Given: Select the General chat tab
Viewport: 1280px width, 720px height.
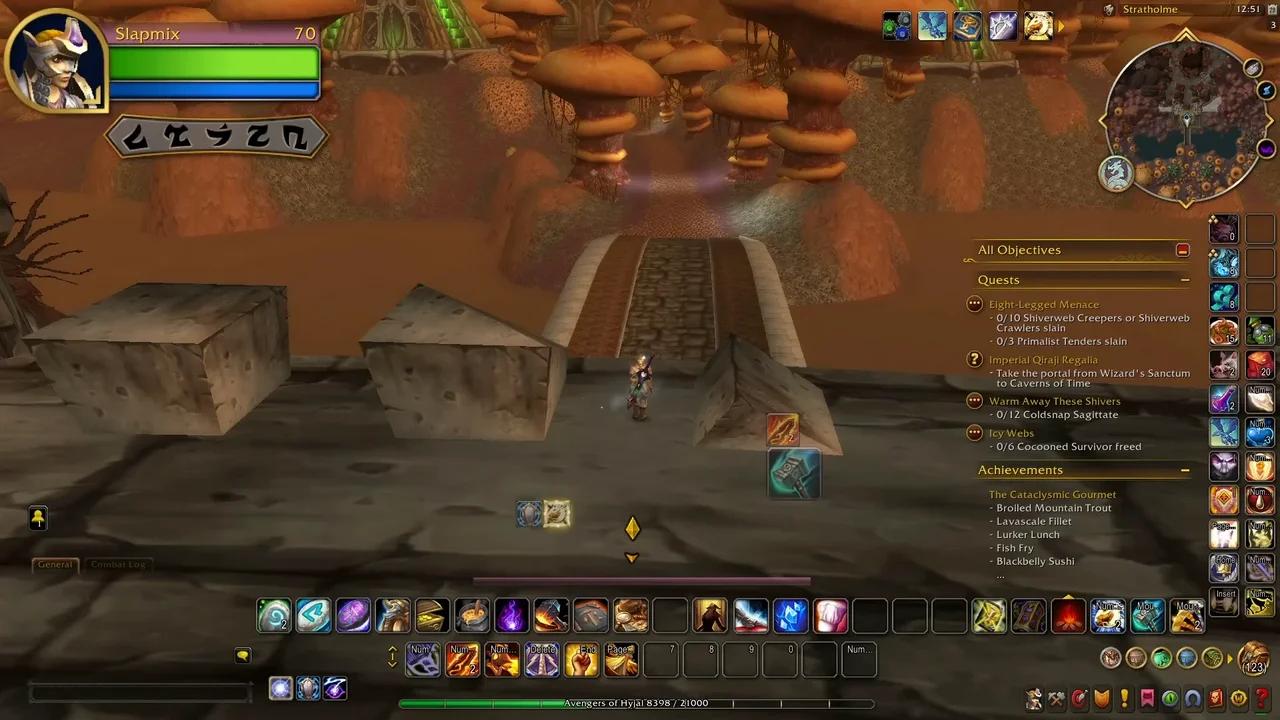Looking at the screenshot, I should (x=55, y=564).
